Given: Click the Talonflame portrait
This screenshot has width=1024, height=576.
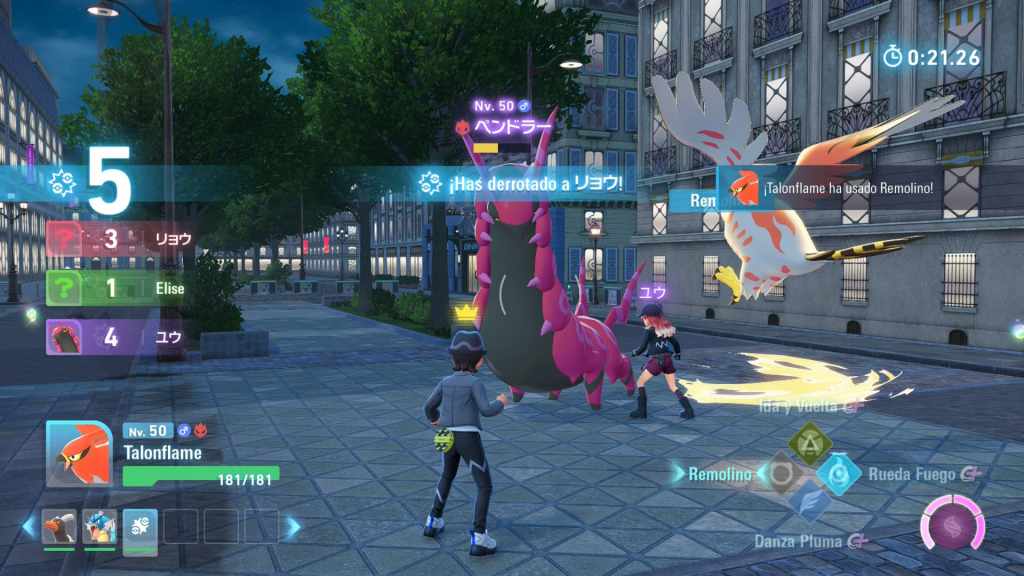Looking at the screenshot, I should point(79,453).
